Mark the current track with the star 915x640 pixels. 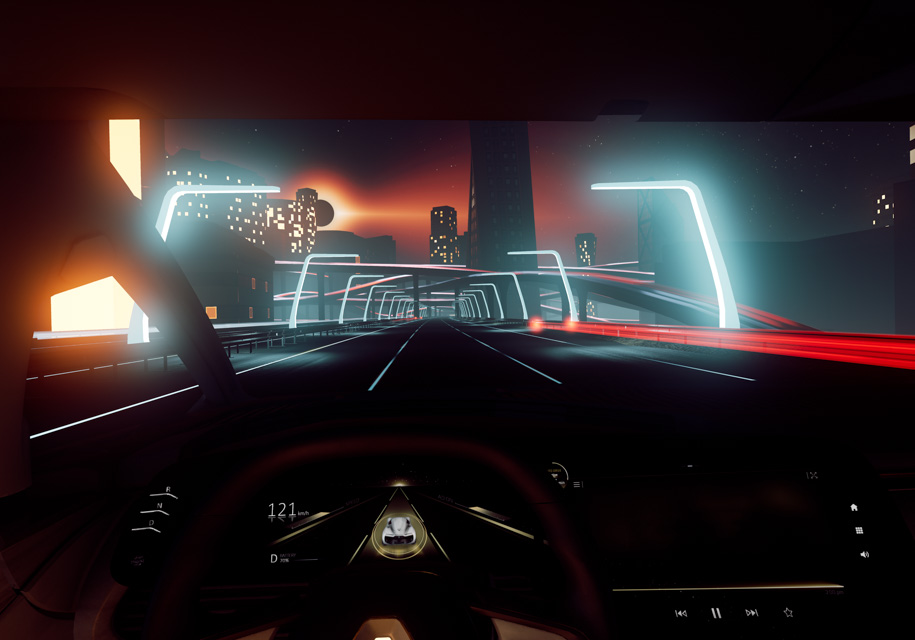[x=788, y=612]
